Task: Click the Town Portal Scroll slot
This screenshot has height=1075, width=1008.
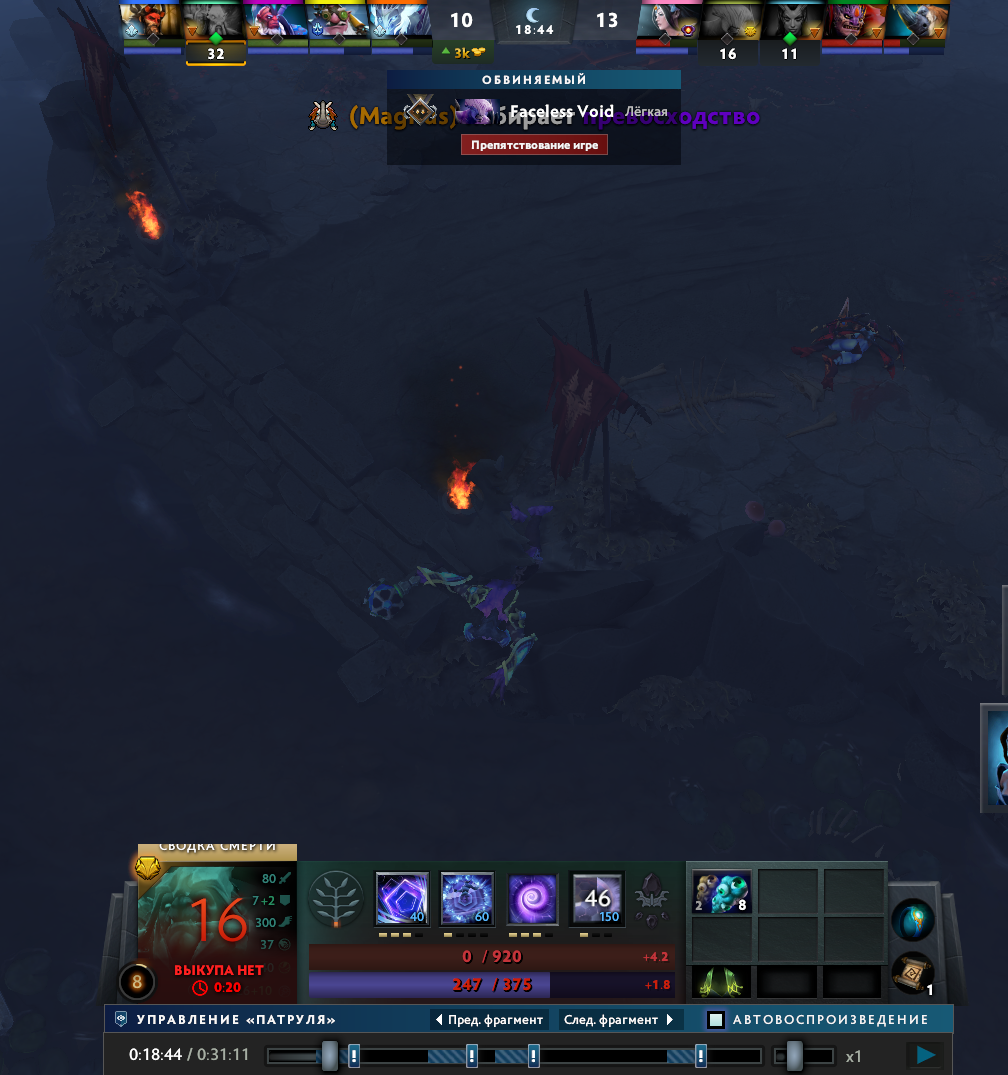Action: coord(912,973)
